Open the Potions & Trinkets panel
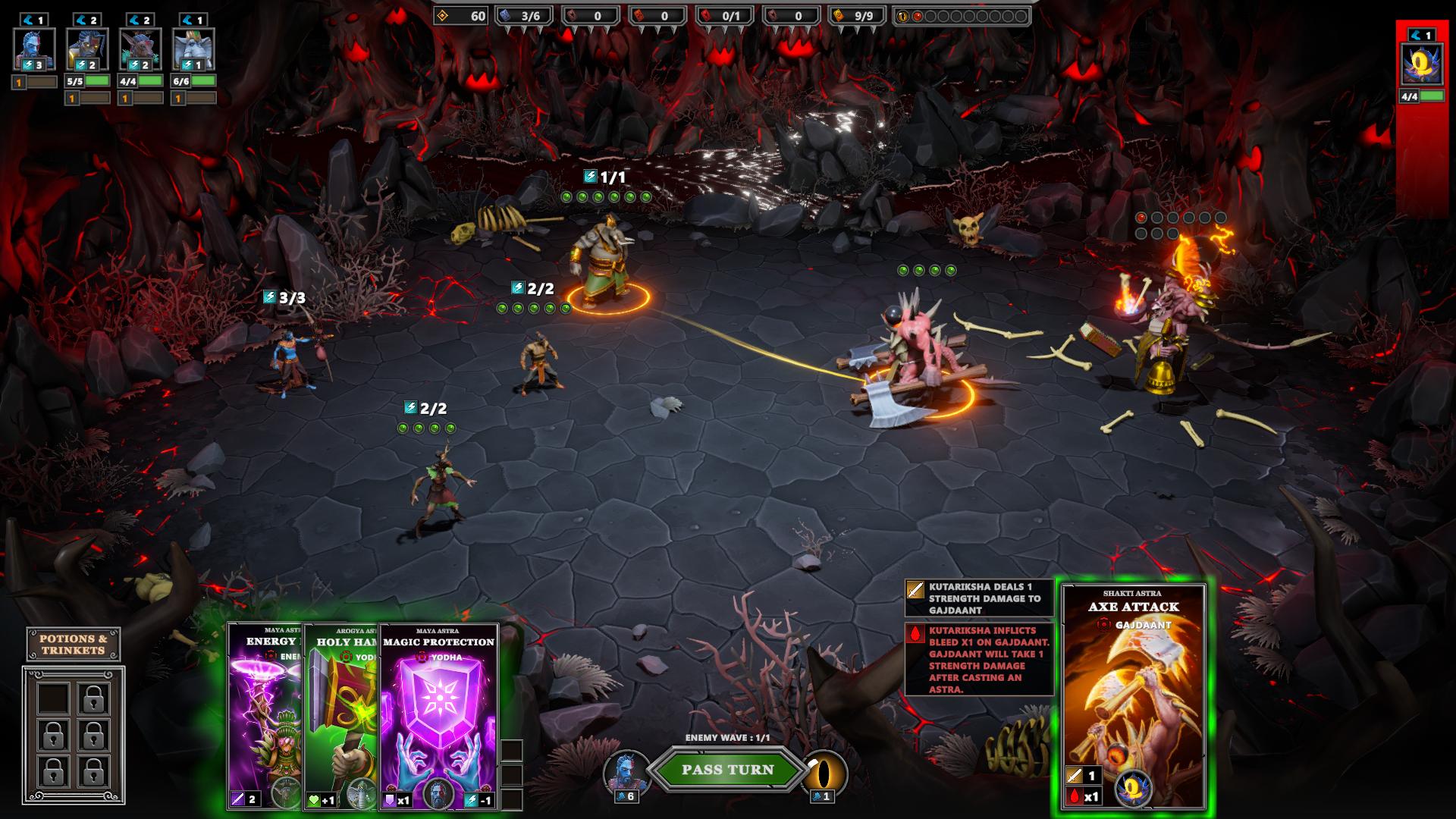Viewport: 1456px width, 819px height. (74, 645)
